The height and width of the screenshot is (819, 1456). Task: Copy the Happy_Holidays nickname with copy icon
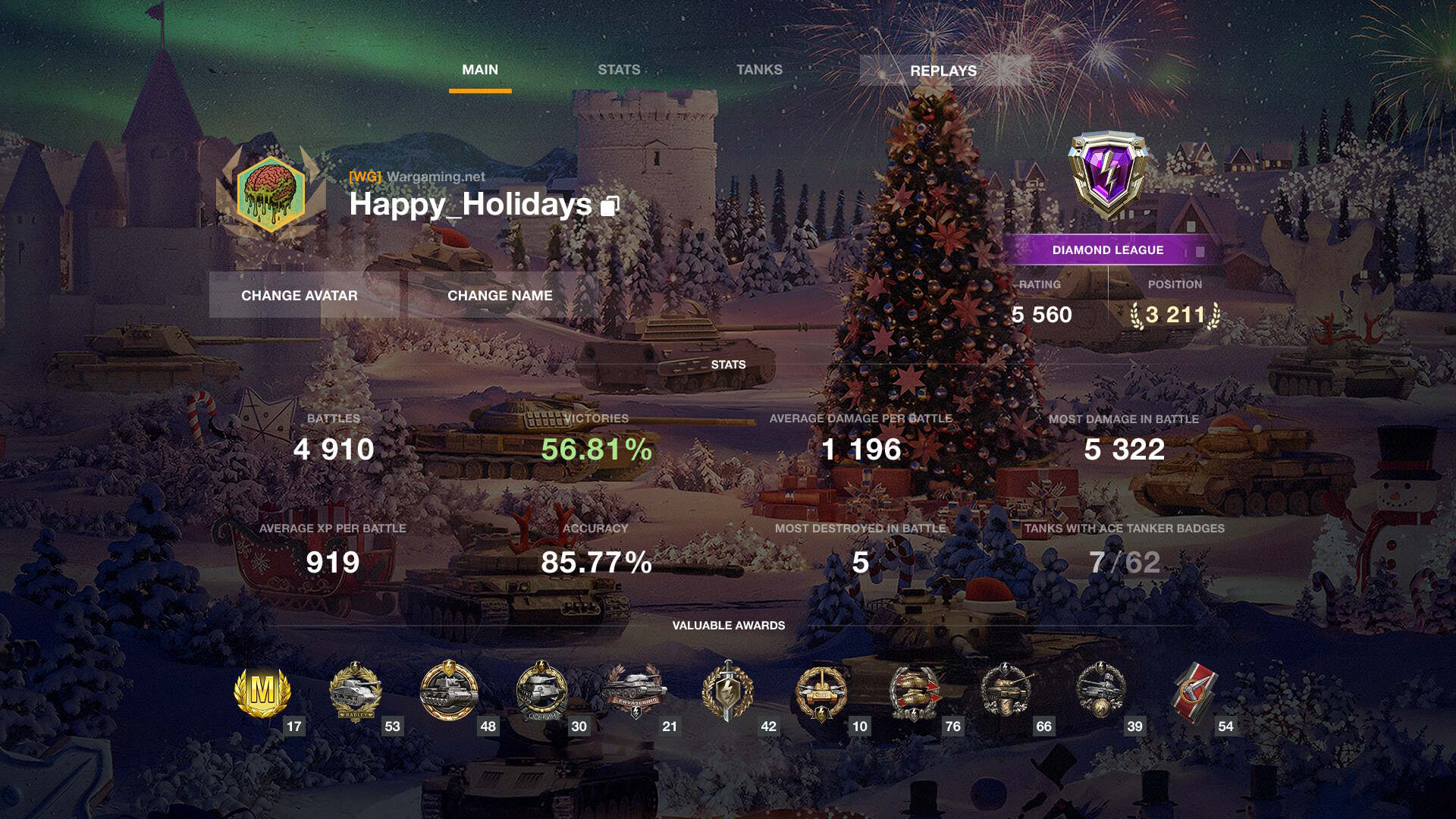point(610,206)
